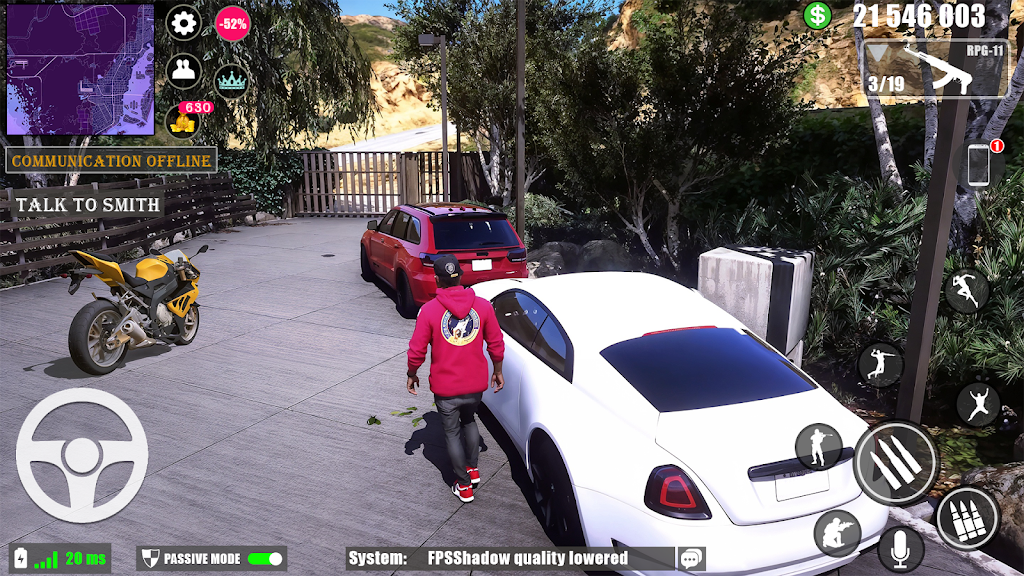Open the gold coin bag rewards
Screen dimensions: 1024x576
183,120
